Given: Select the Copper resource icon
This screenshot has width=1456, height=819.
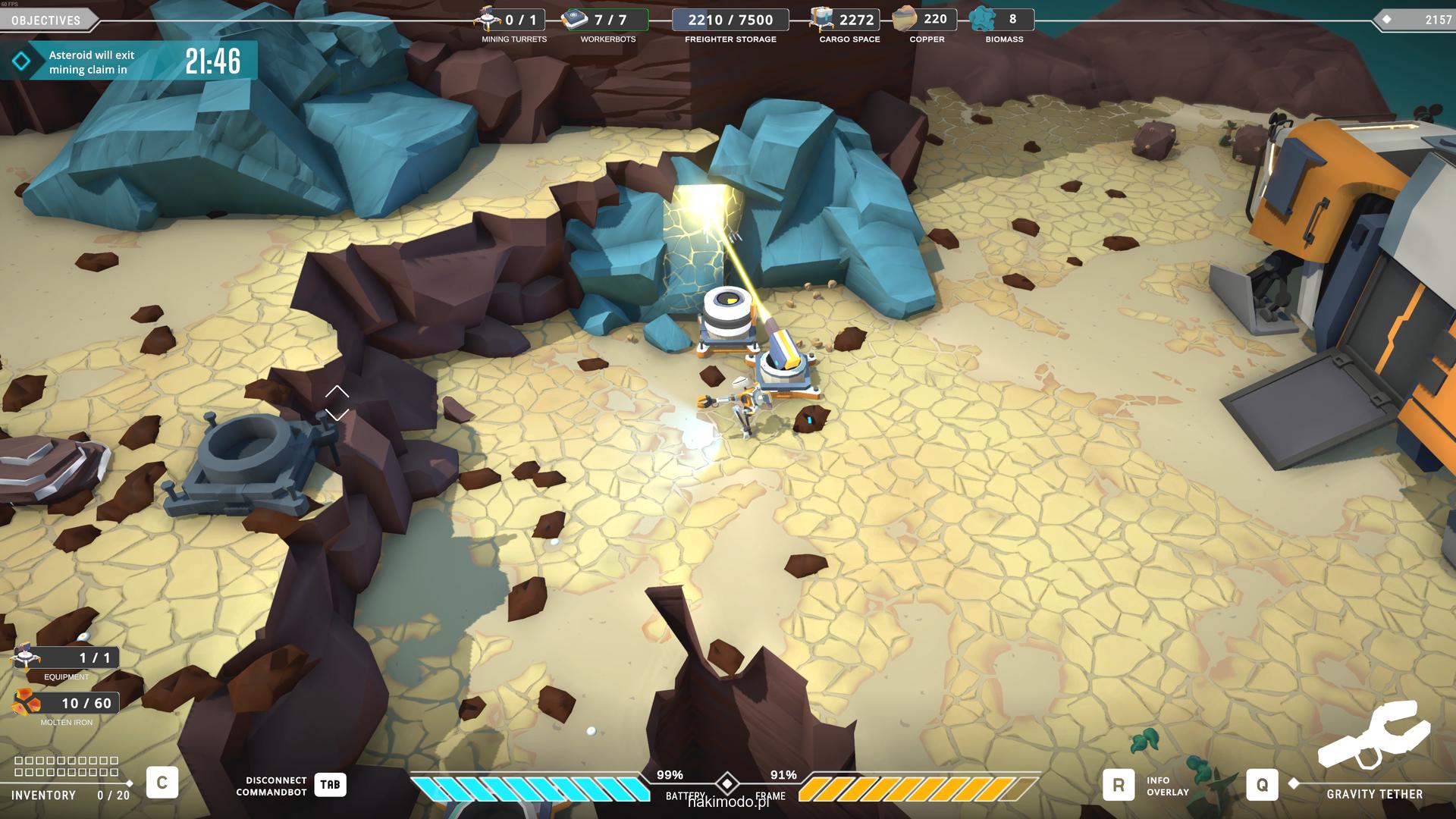Looking at the screenshot, I should point(905,19).
